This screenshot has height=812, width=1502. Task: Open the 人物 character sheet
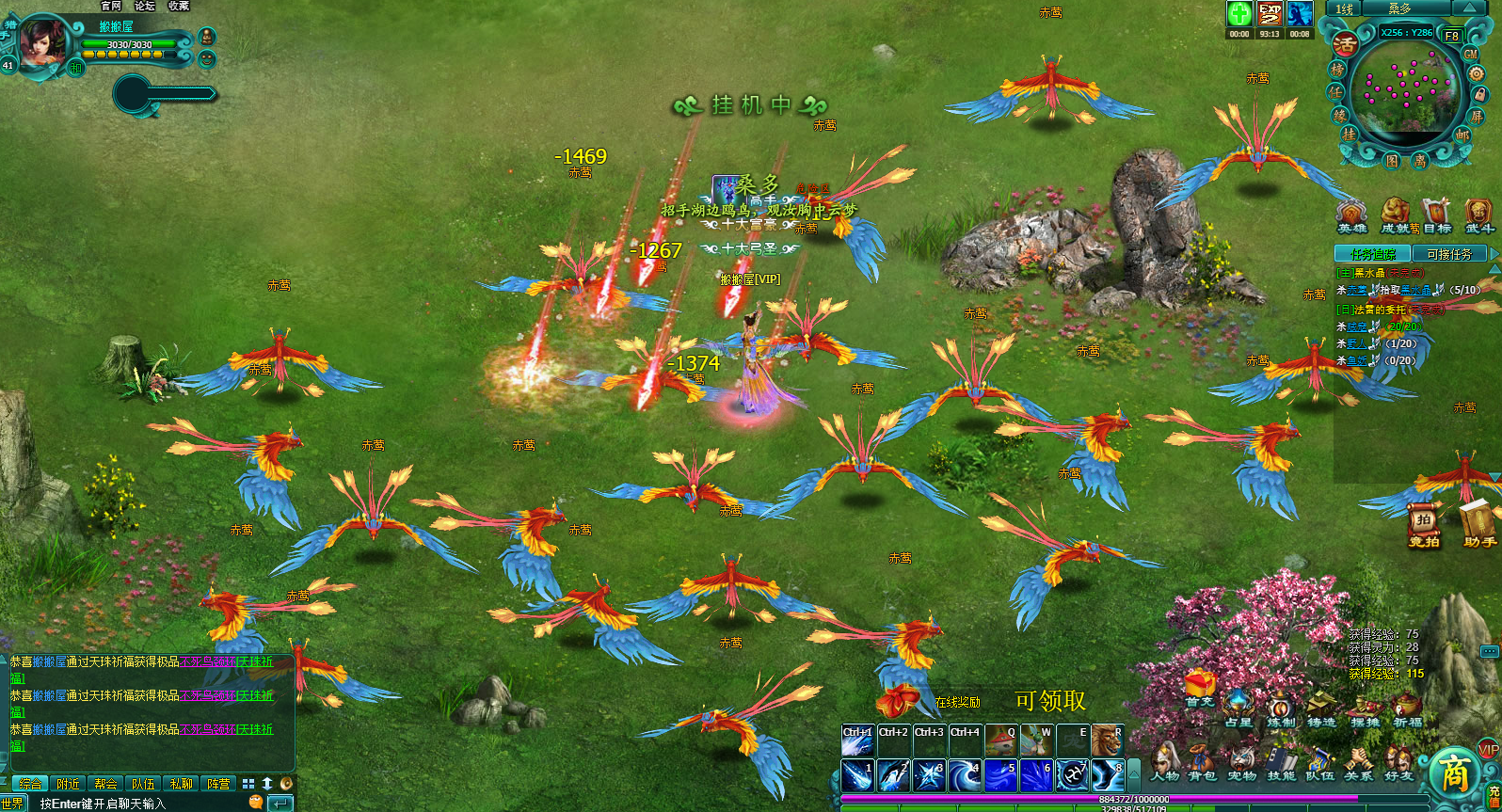[1164, 762]
